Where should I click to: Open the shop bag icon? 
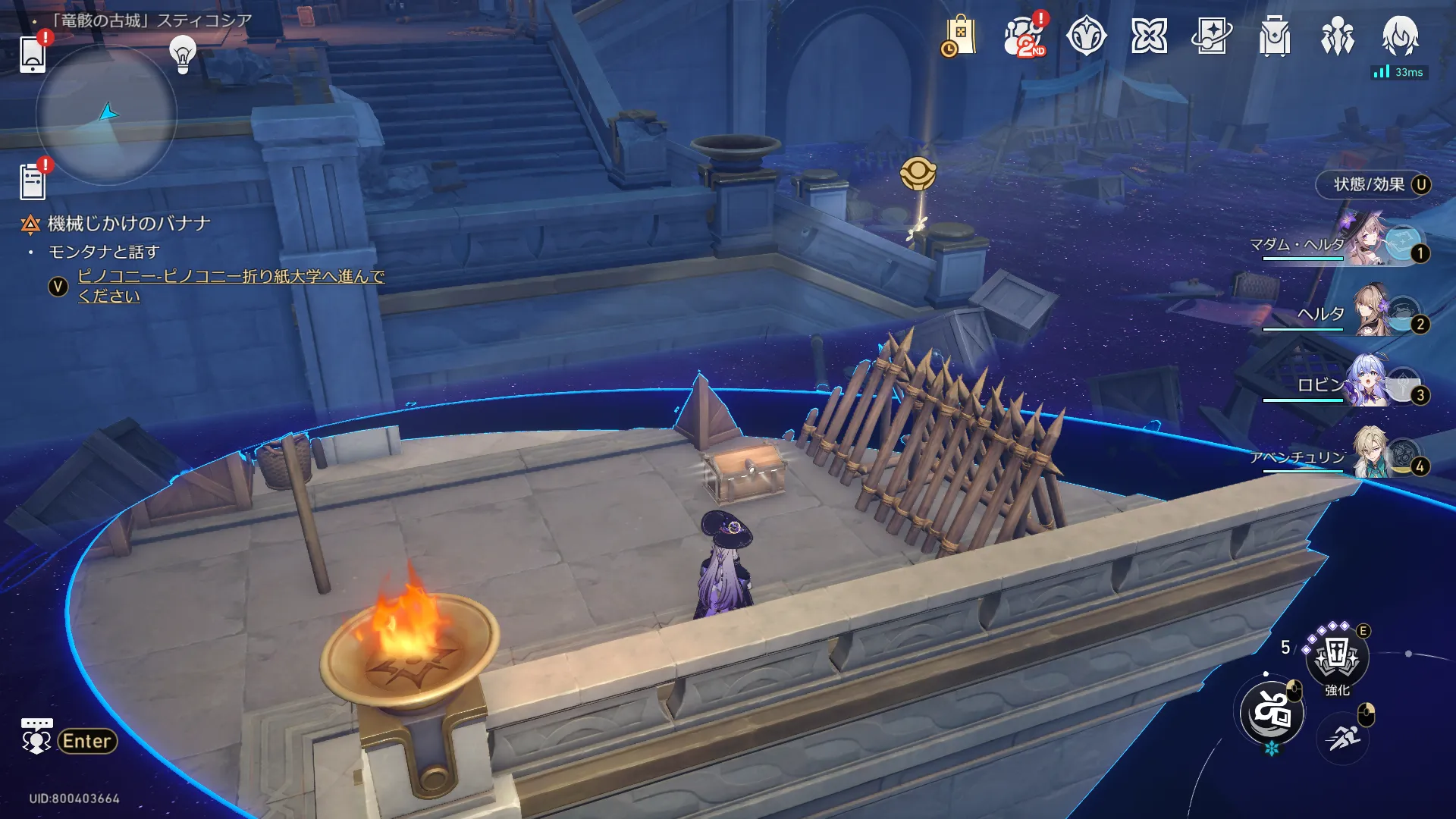pyautogui.click(x=959, y=36)
